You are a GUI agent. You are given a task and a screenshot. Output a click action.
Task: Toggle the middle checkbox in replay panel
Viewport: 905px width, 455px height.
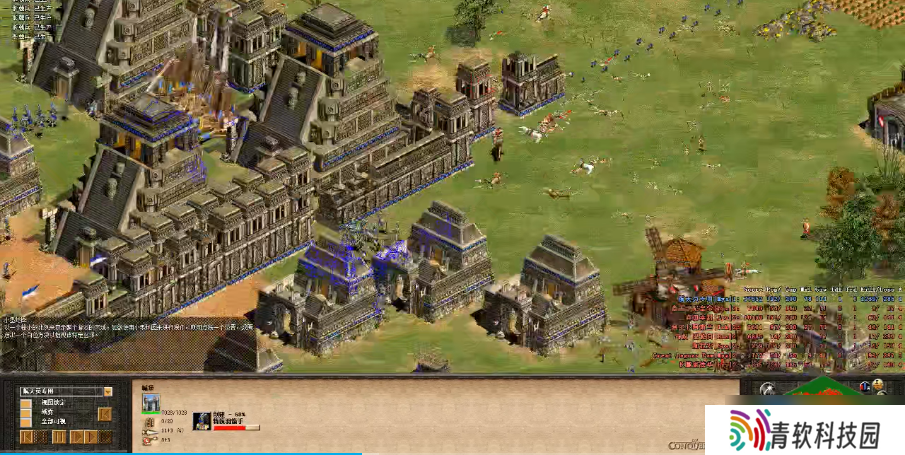coord(26,413)
